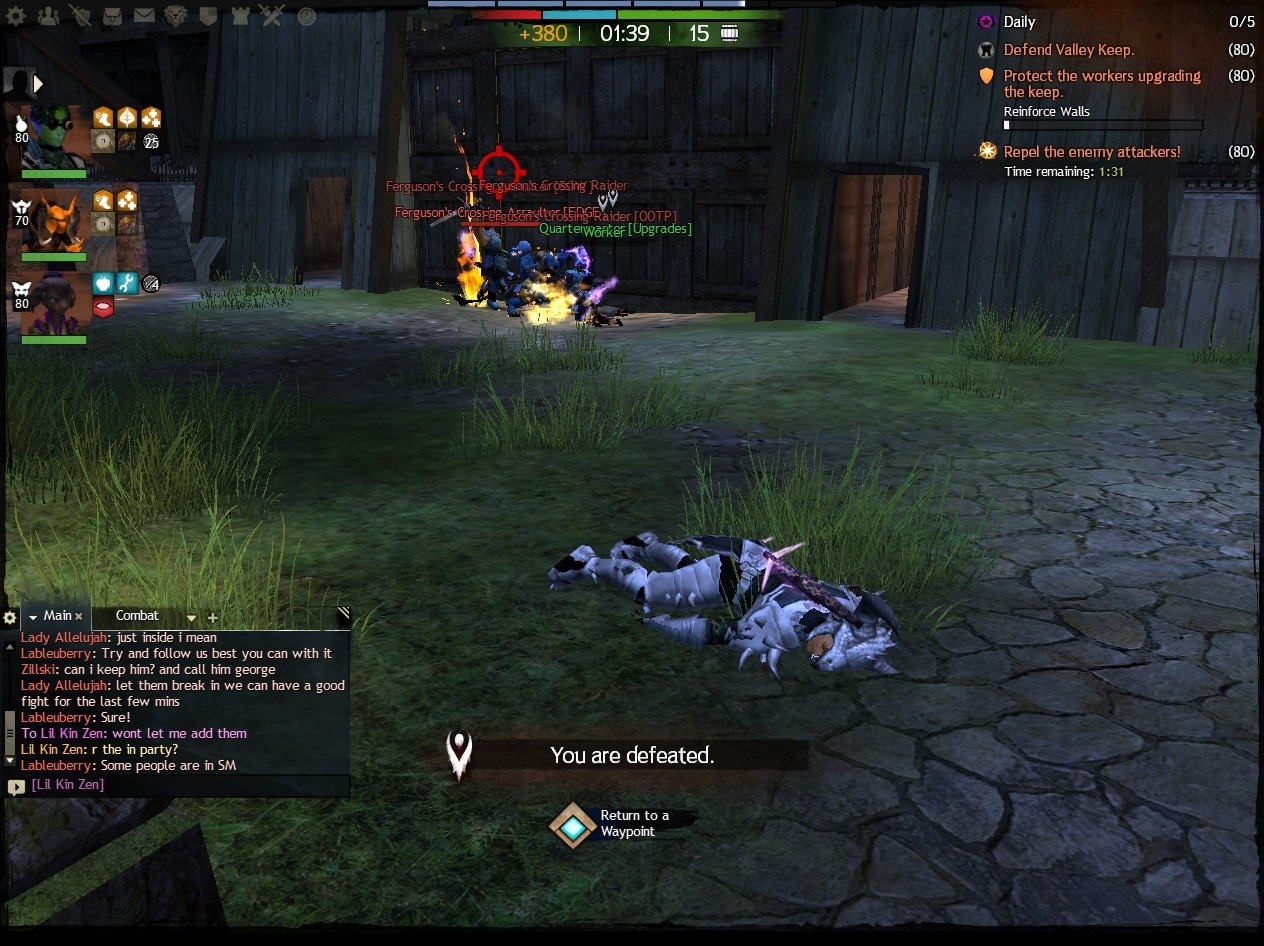Open the Daily achievements tracker
This screenshot has width=1264, height=946.
point(1019,22)
